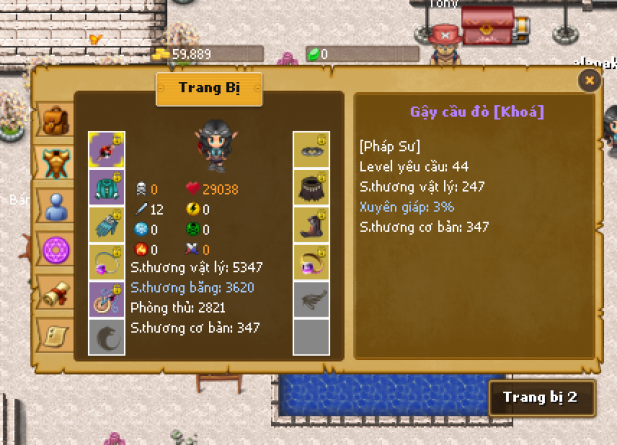Select the dark skirt pants slot

(311, 187)
